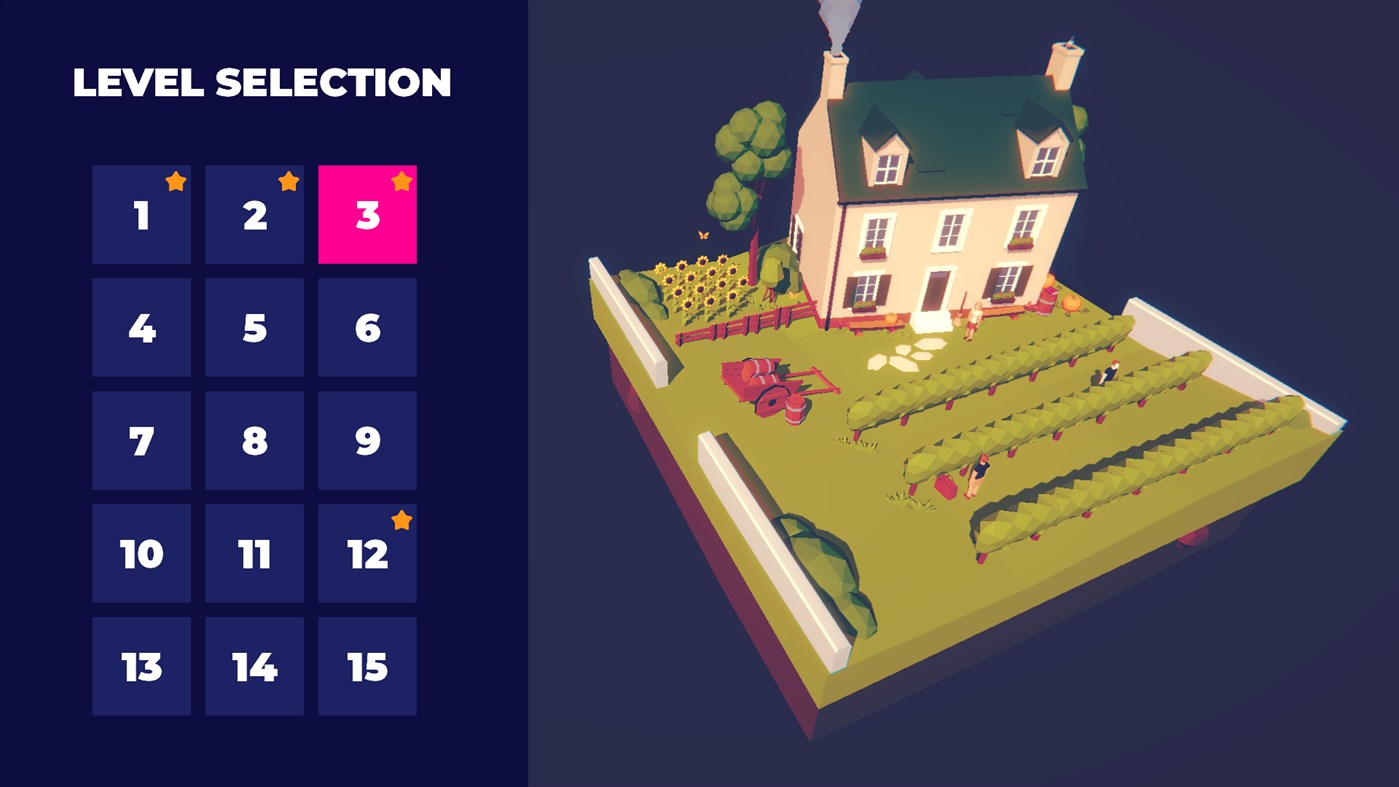
Task: Click the star icon on level 12
Action: pyautogui.click(x=402, y=519)
